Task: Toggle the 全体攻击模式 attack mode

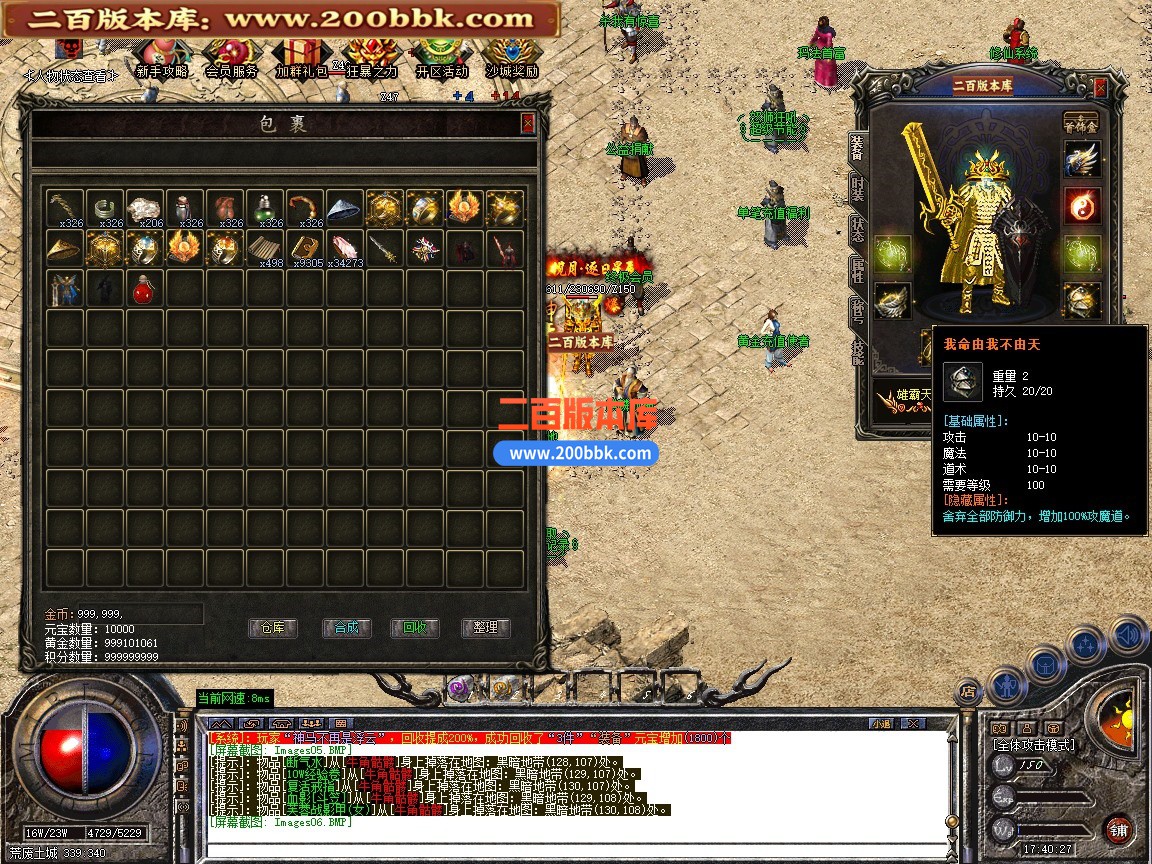Action: (x=1033, y=745)
